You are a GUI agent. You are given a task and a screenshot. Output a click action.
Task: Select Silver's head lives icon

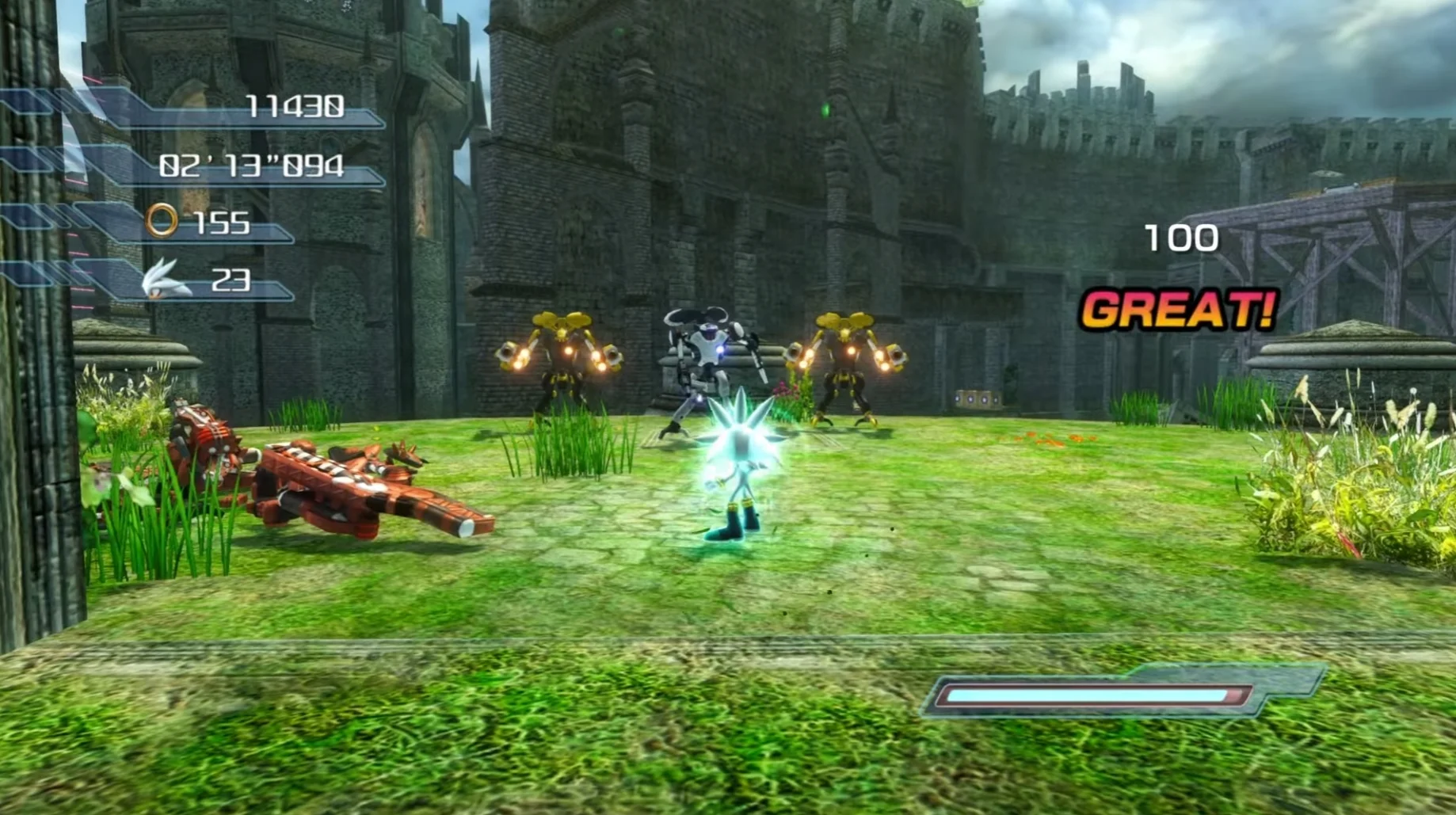coord(165,280)
